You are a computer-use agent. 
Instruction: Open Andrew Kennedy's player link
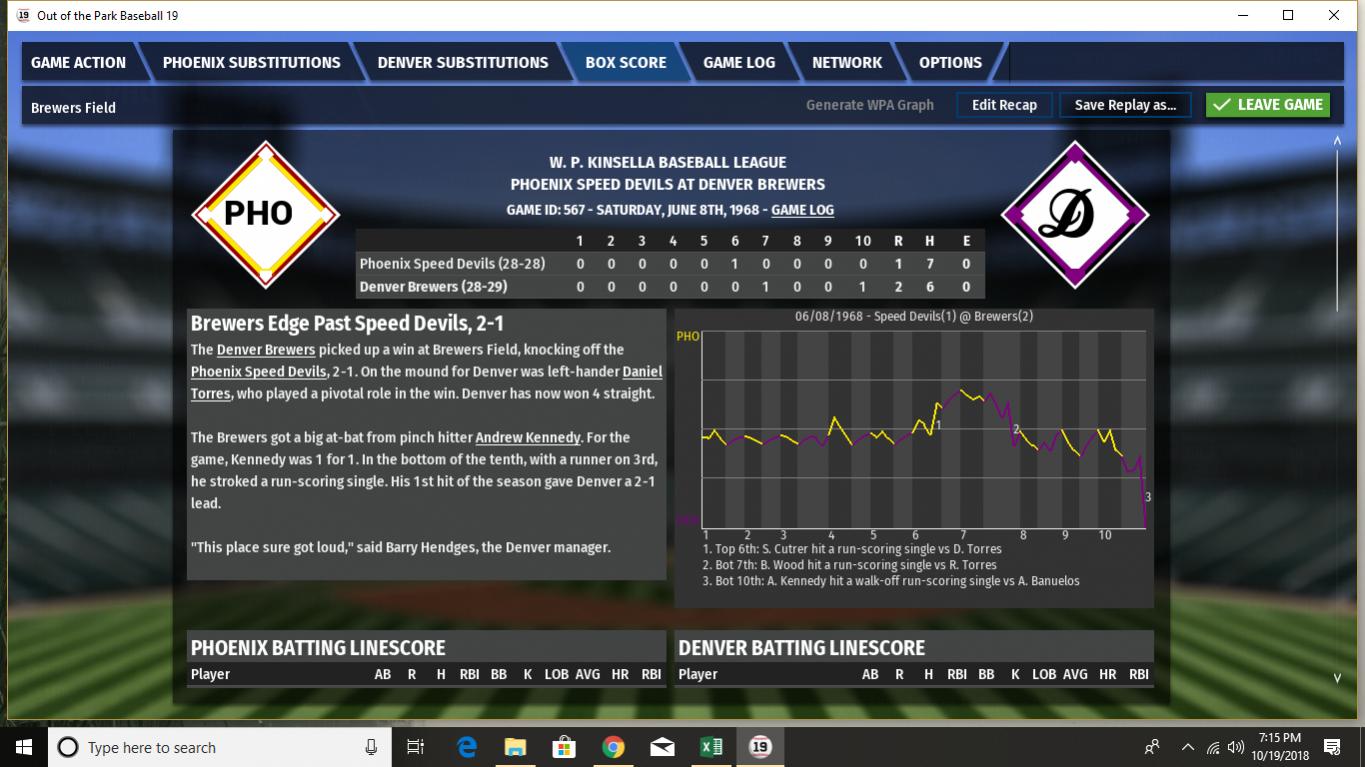pos(527,438)
